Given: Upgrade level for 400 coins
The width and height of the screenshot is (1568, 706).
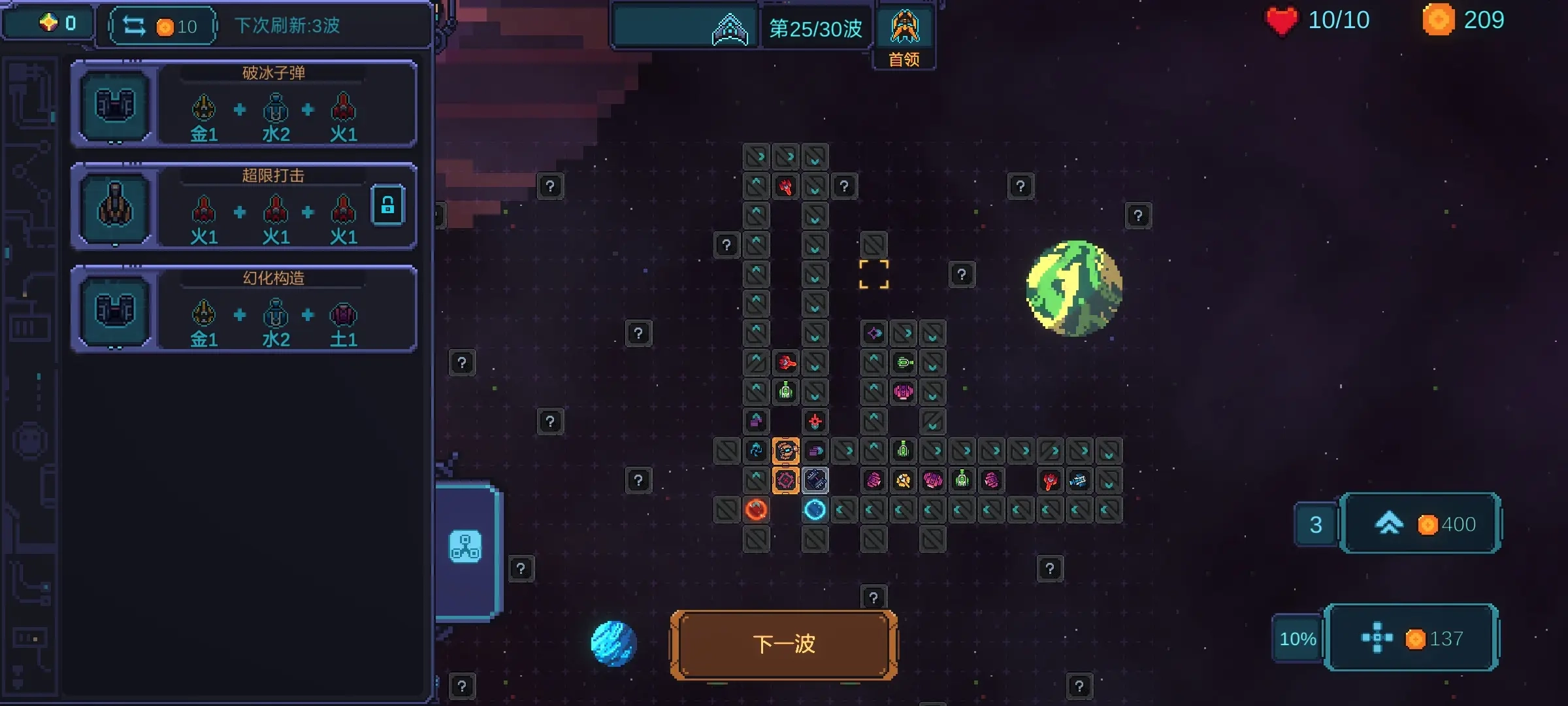Looking at the screenshot, I should tap(1420, 524).
